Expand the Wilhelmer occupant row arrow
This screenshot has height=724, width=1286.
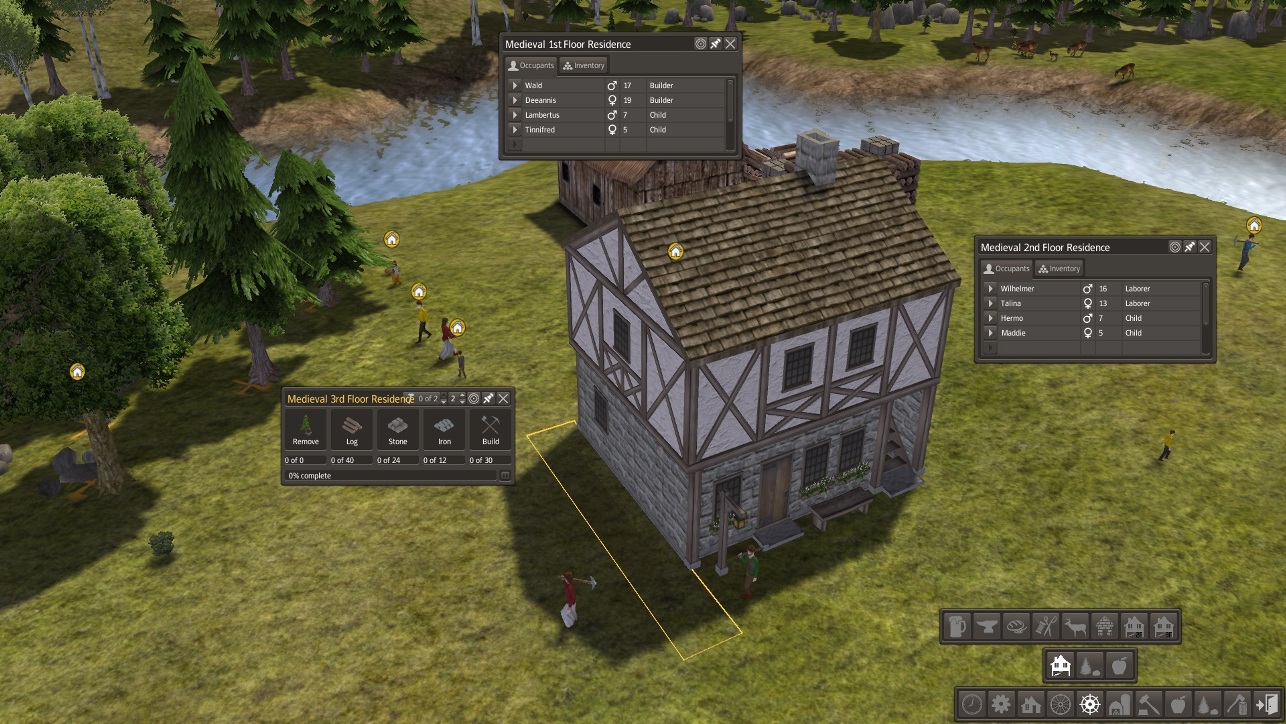[x=991, y=288]
